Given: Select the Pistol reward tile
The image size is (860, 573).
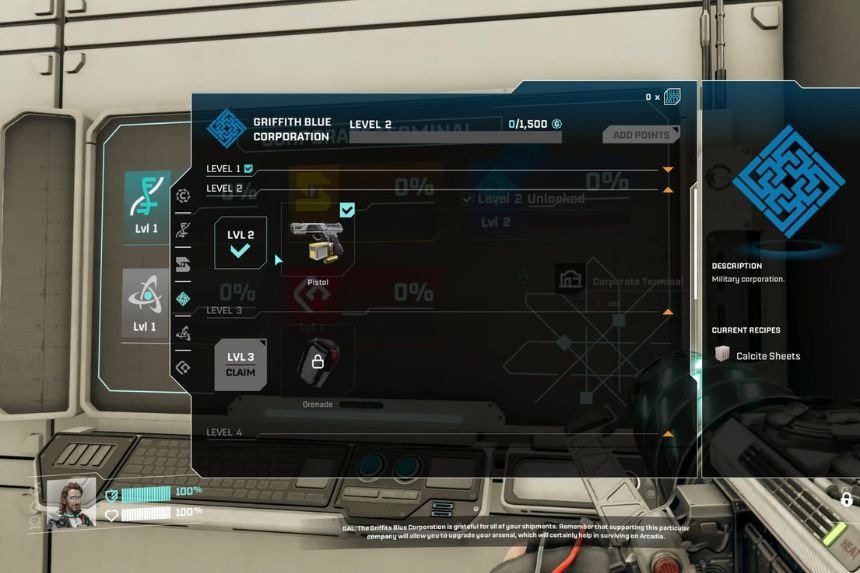Looking at the screenshot, I should click(x=318, y=241).
